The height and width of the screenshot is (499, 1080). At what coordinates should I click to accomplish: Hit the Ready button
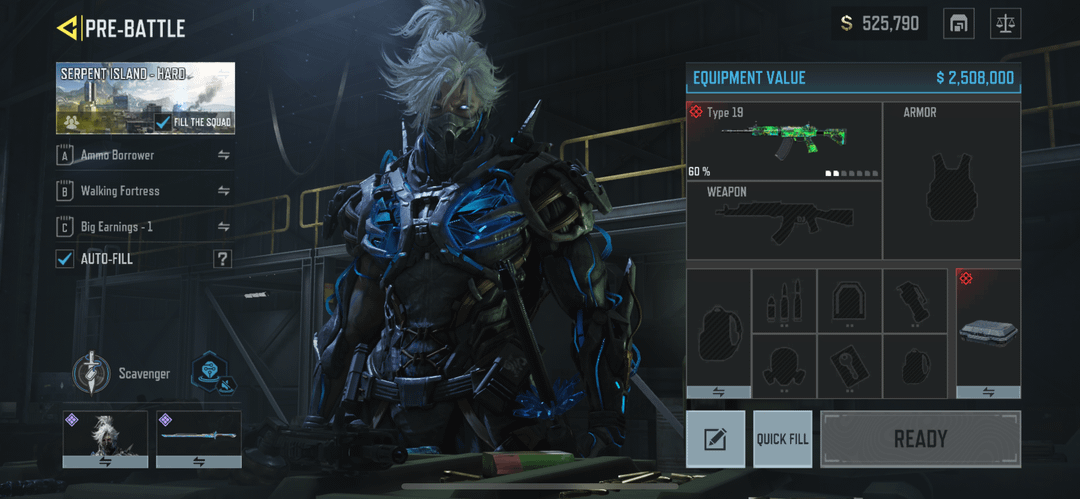pos(920,439)
